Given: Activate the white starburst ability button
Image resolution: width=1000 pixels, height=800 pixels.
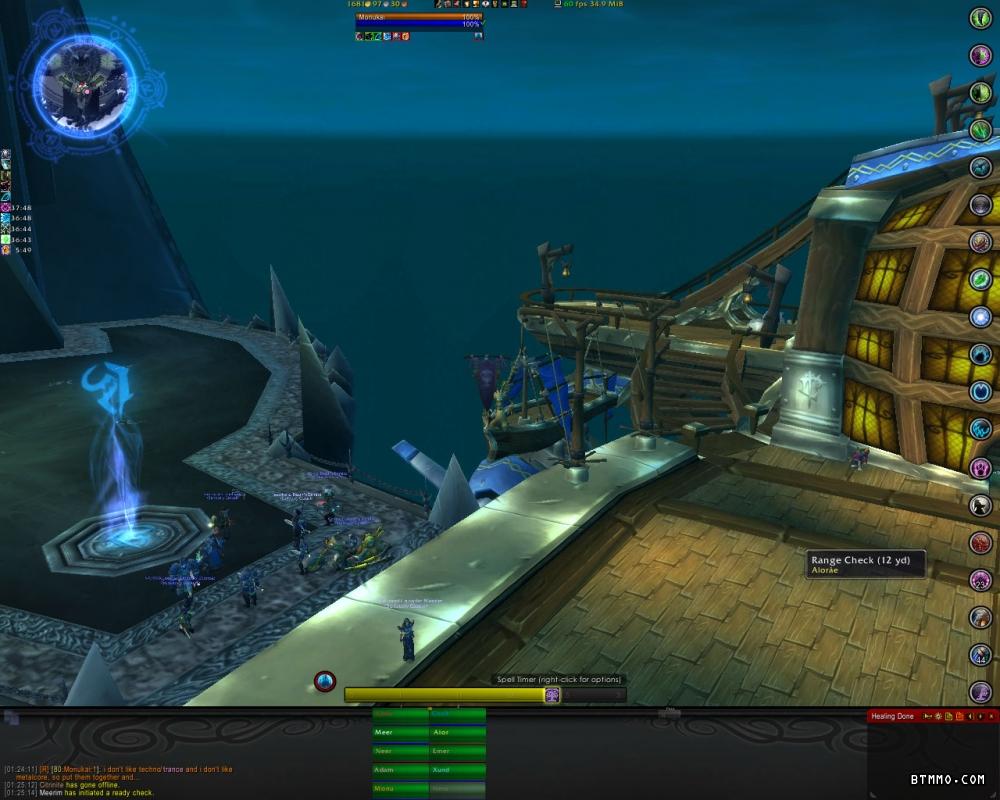Looking at the screenshot, I should [x=981, y=317].
